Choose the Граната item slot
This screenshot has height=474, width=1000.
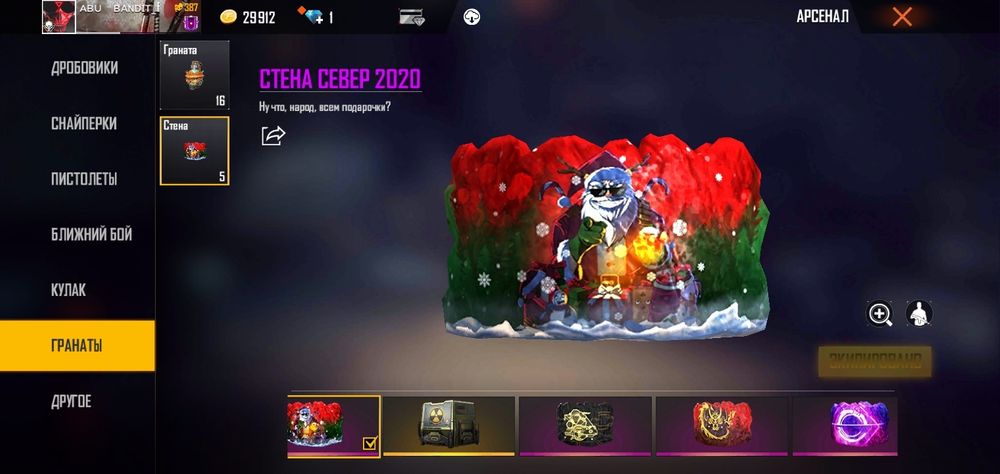tap(194, 75)
